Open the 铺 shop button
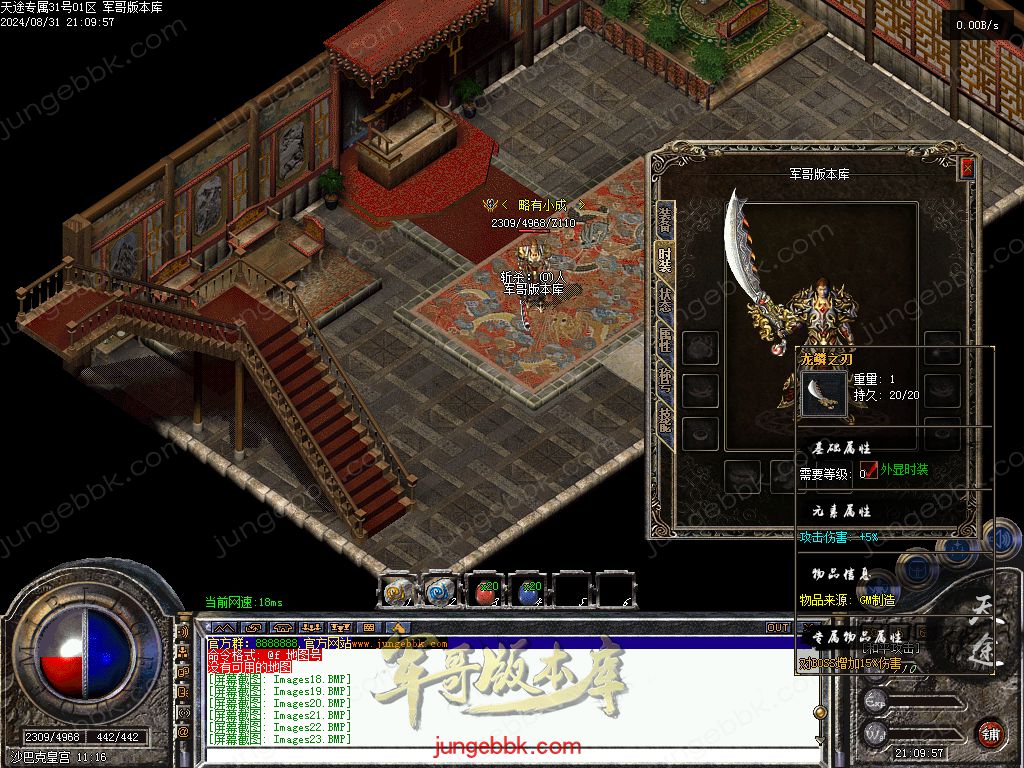 990,733
